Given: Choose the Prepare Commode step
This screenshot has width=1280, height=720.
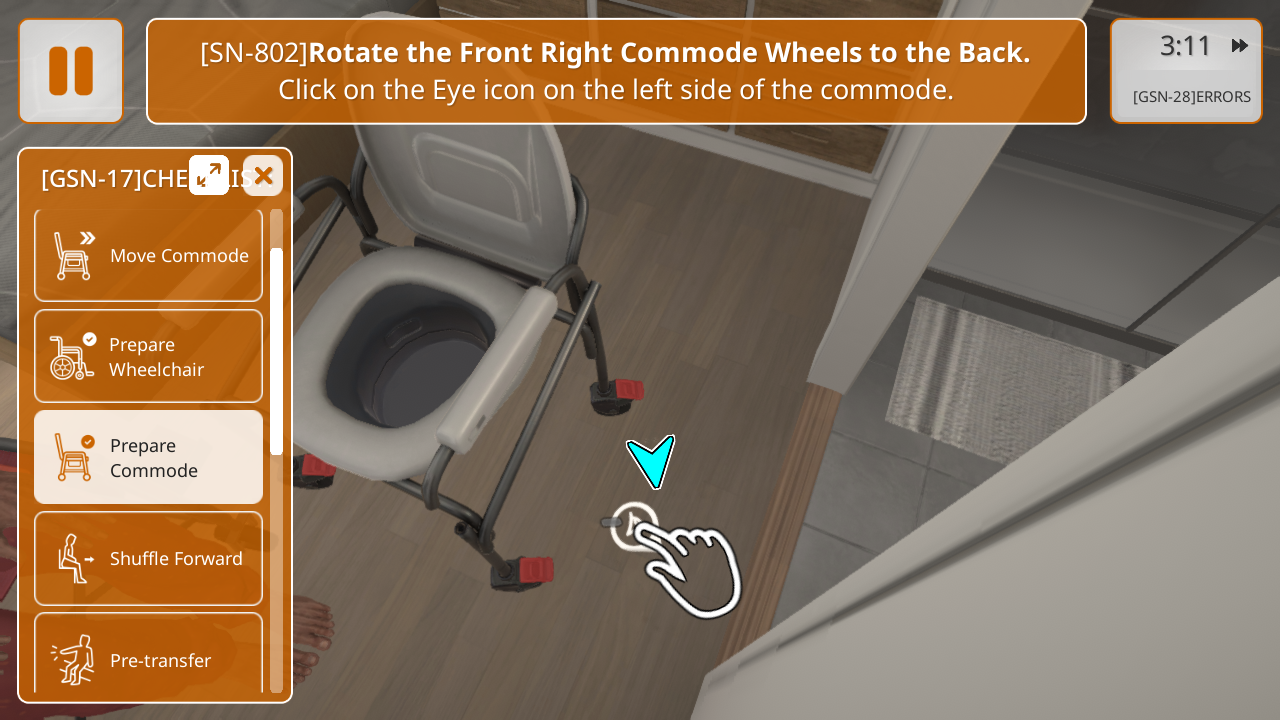Looking at the screenshot, I should click(x=149, y=457).
